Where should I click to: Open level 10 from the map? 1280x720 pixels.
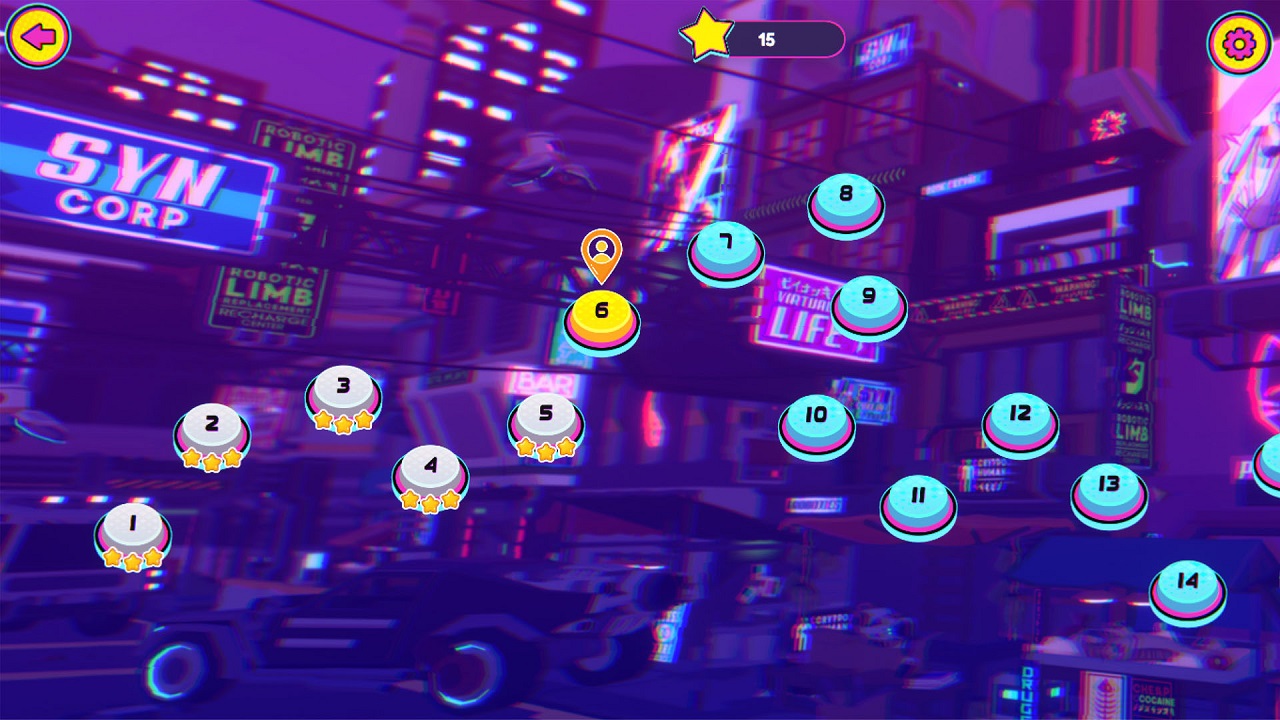pyautogui.click(x=817, y=419)
